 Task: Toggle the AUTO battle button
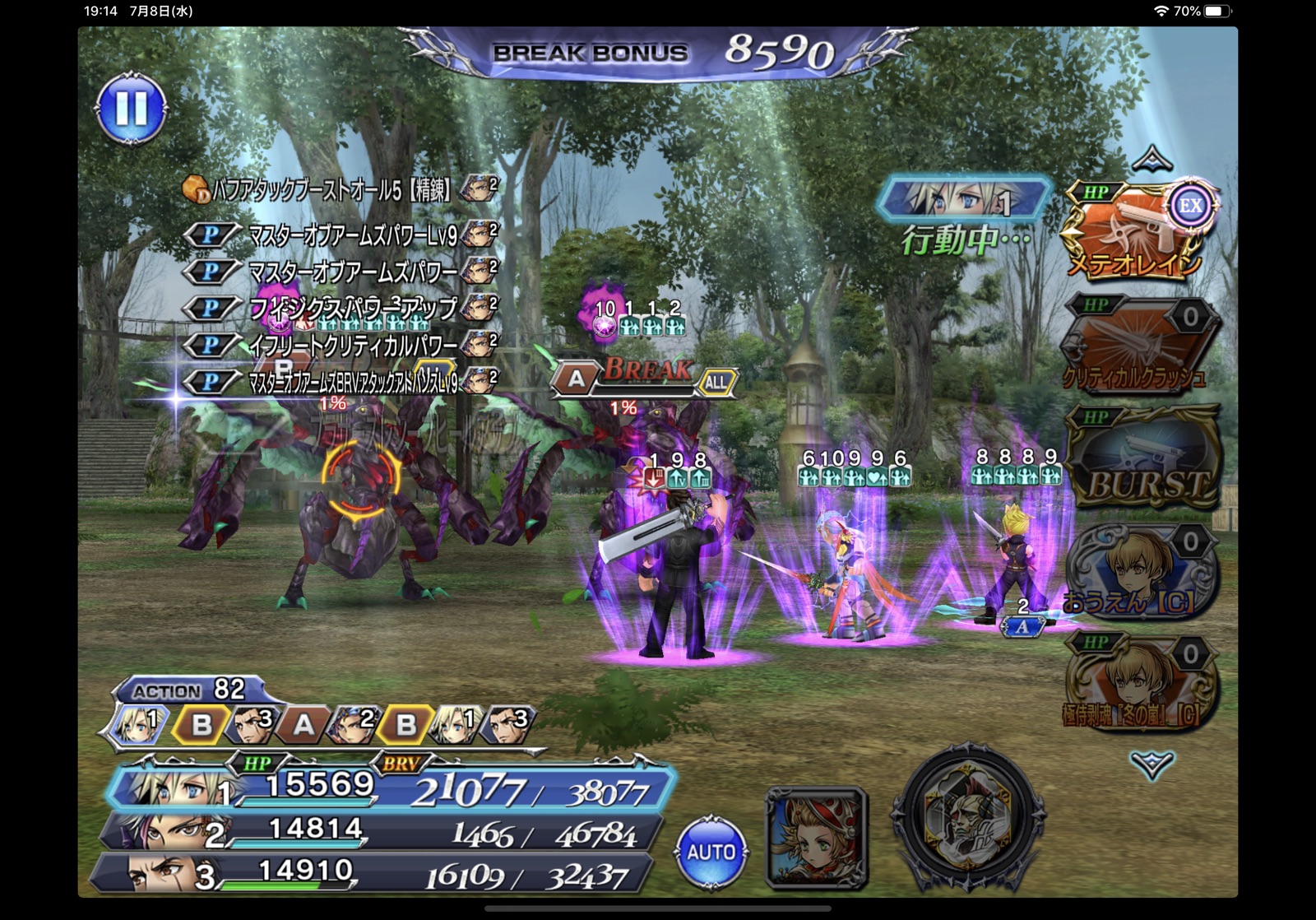pyautogui.click(x=711, y=853)
